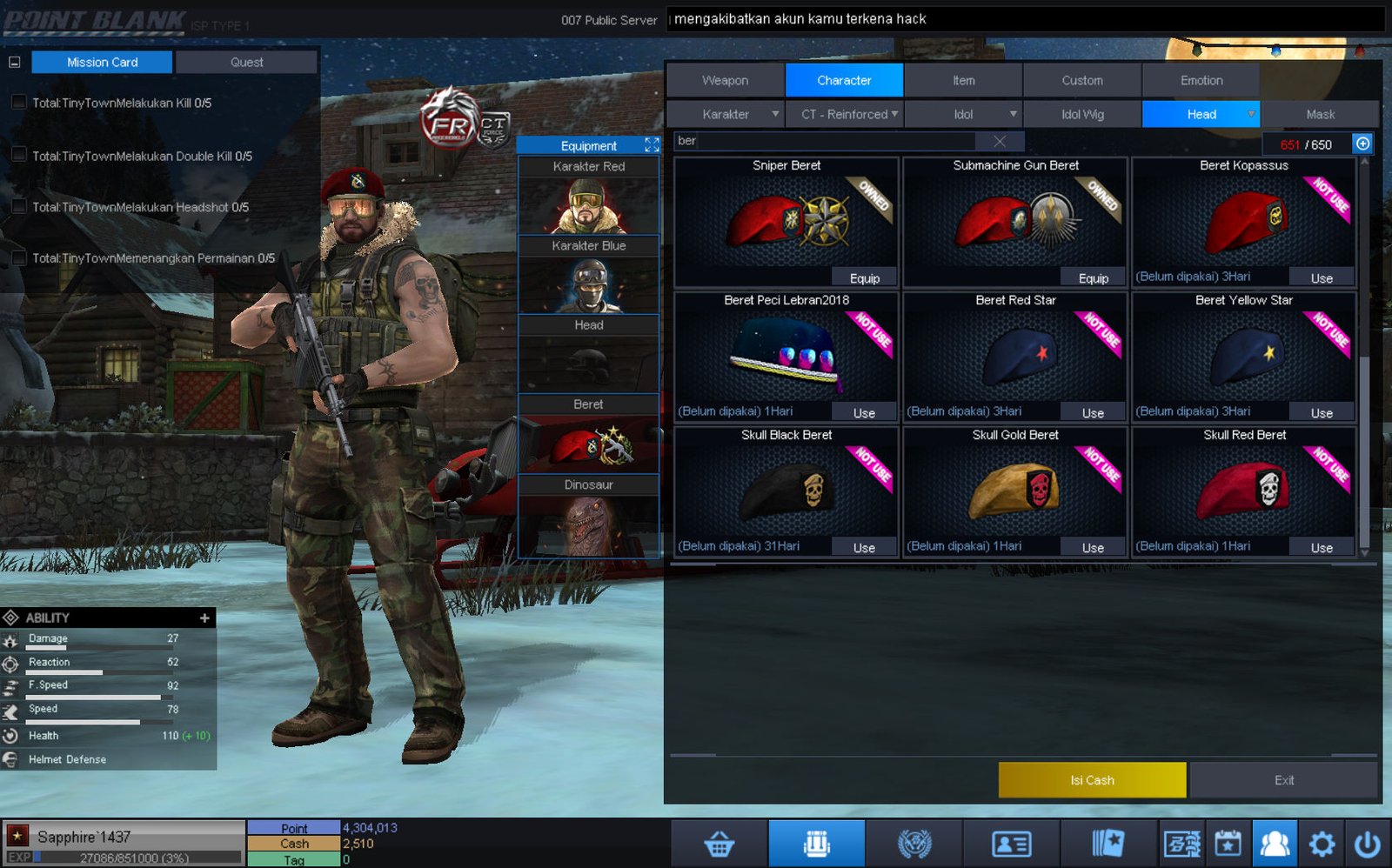Open the Item inventory tab
This screenshot has height=868, width=1392.
coord(963,80)
